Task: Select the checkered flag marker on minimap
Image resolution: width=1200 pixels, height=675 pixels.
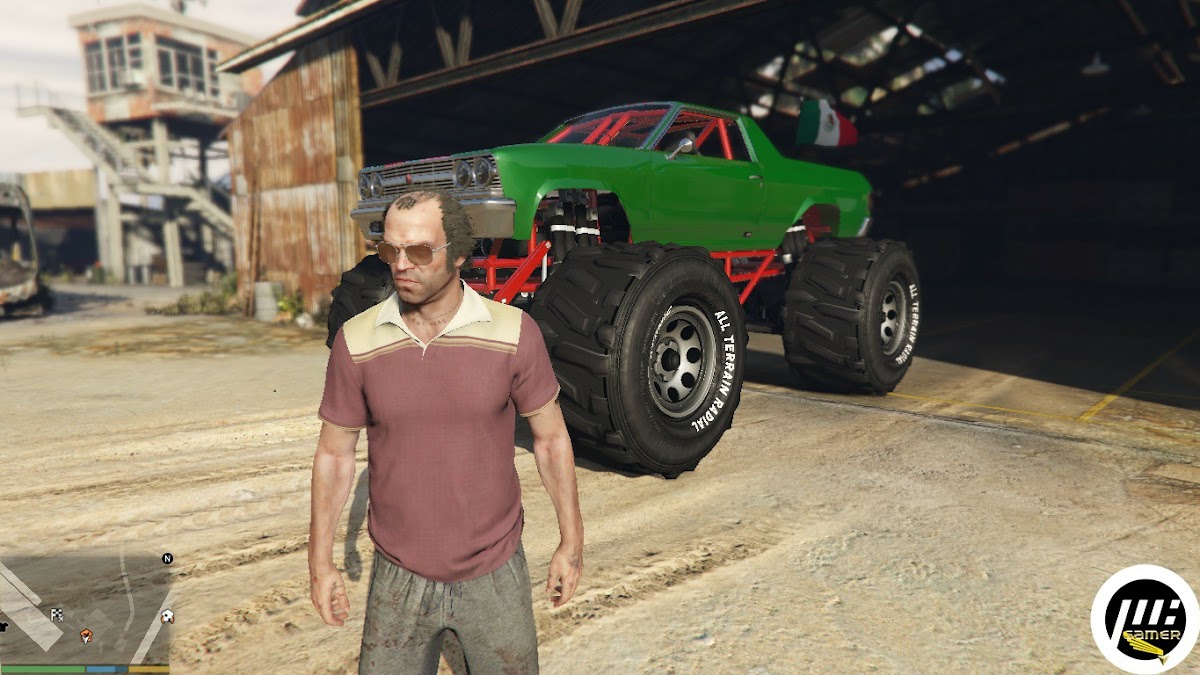Action: coord(57,615)
